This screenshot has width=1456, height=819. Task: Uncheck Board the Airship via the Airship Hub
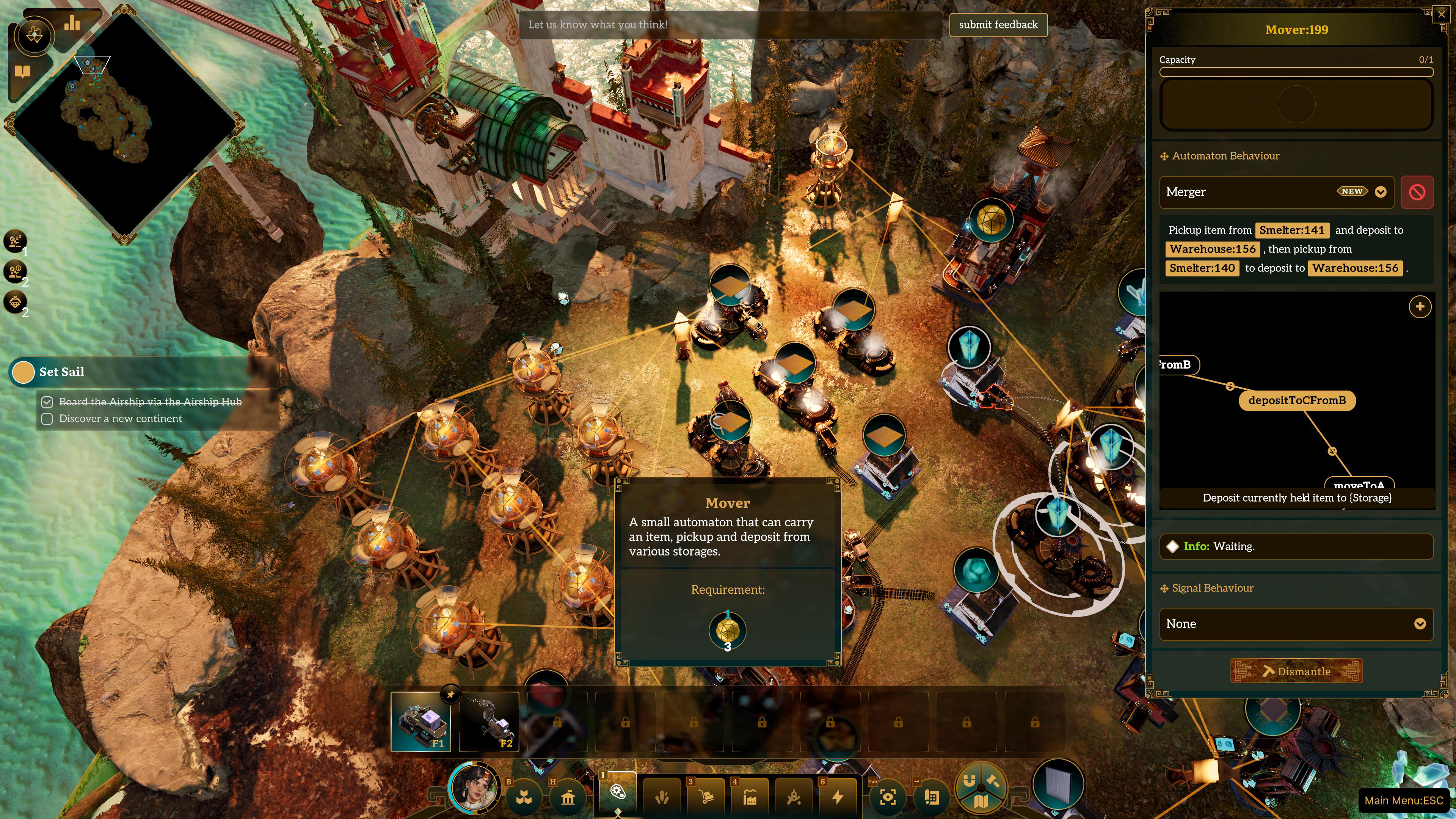pos(47,402)
